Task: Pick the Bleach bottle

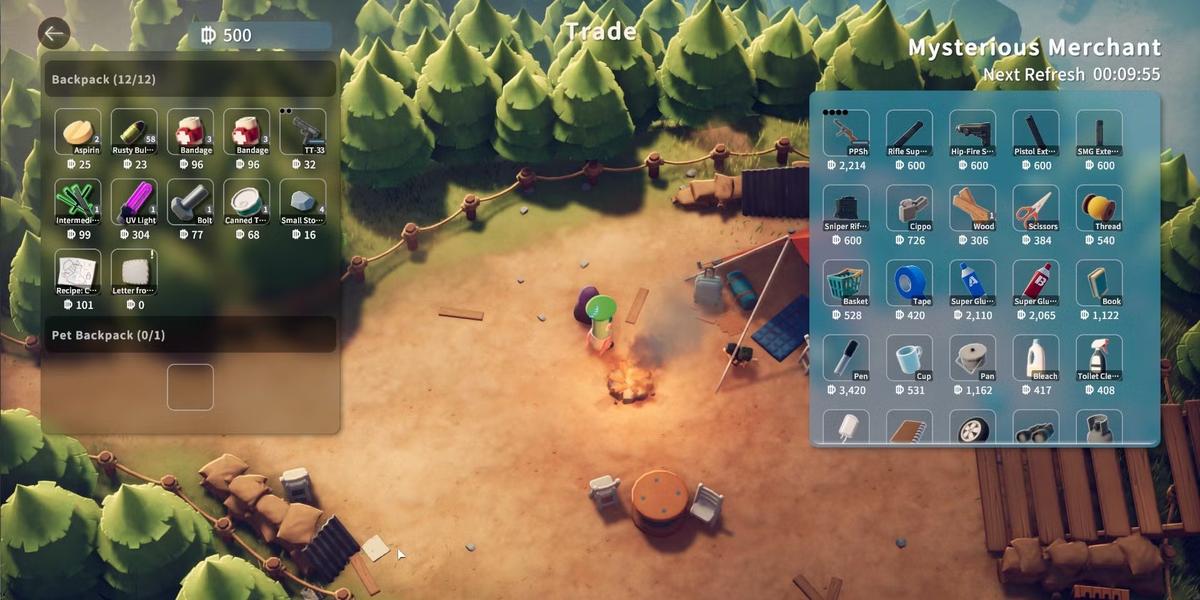Action: point(1035,358)
